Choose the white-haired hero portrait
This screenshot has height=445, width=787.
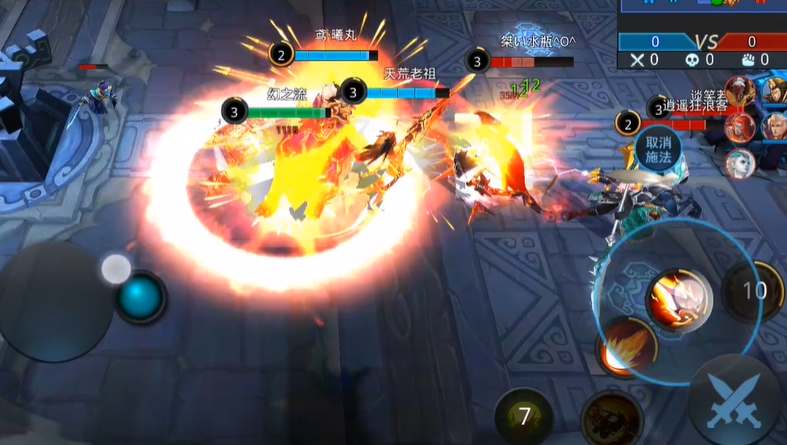(739, 163)
